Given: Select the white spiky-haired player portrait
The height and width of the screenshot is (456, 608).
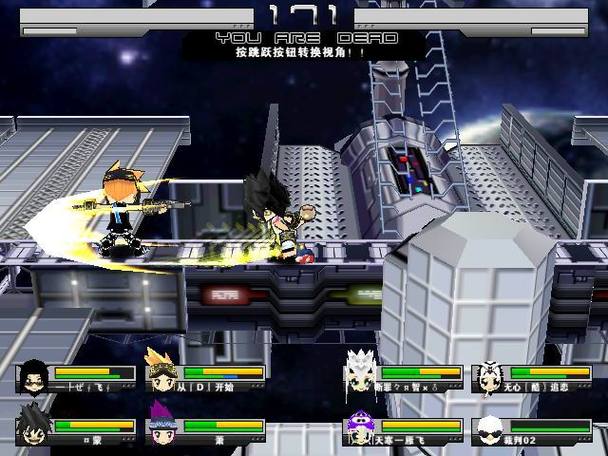Looking at the screenshot, I should (x=359, y=373).
